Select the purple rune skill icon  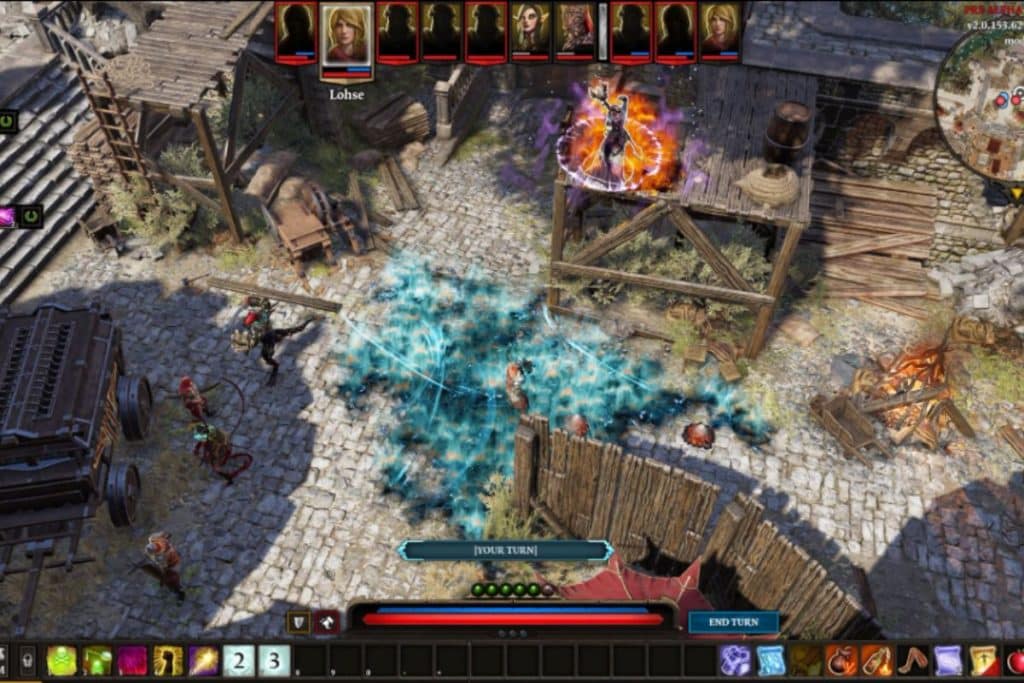[x=735, y=661]
